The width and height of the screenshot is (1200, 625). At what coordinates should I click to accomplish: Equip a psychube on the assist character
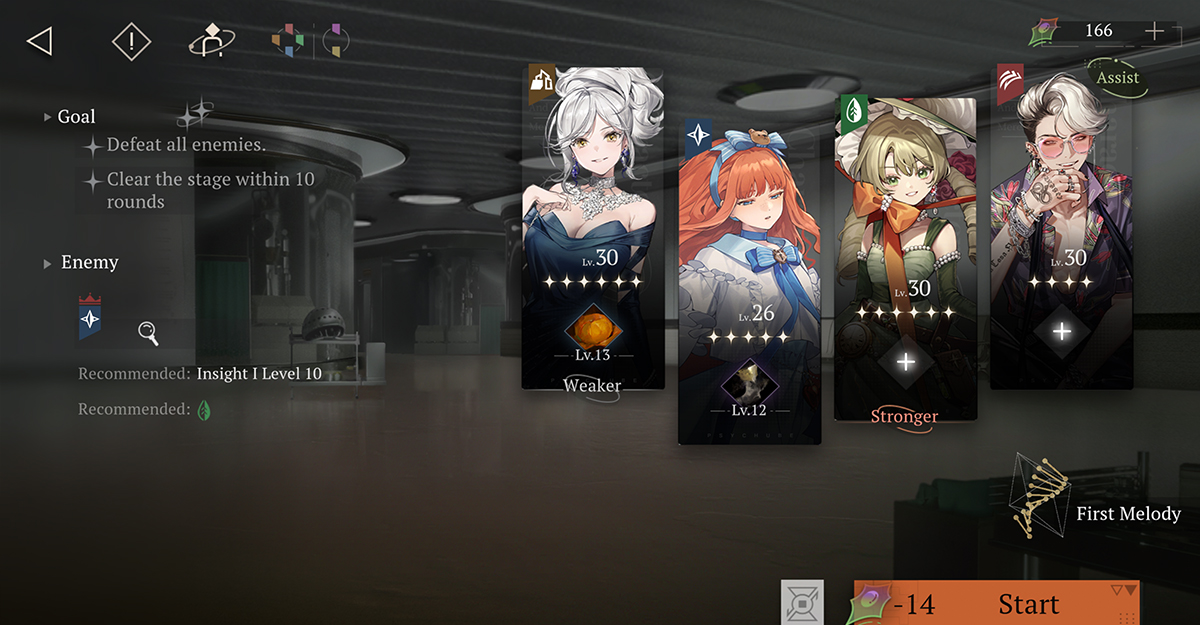pyautogui.click(x=1062, y=331)
